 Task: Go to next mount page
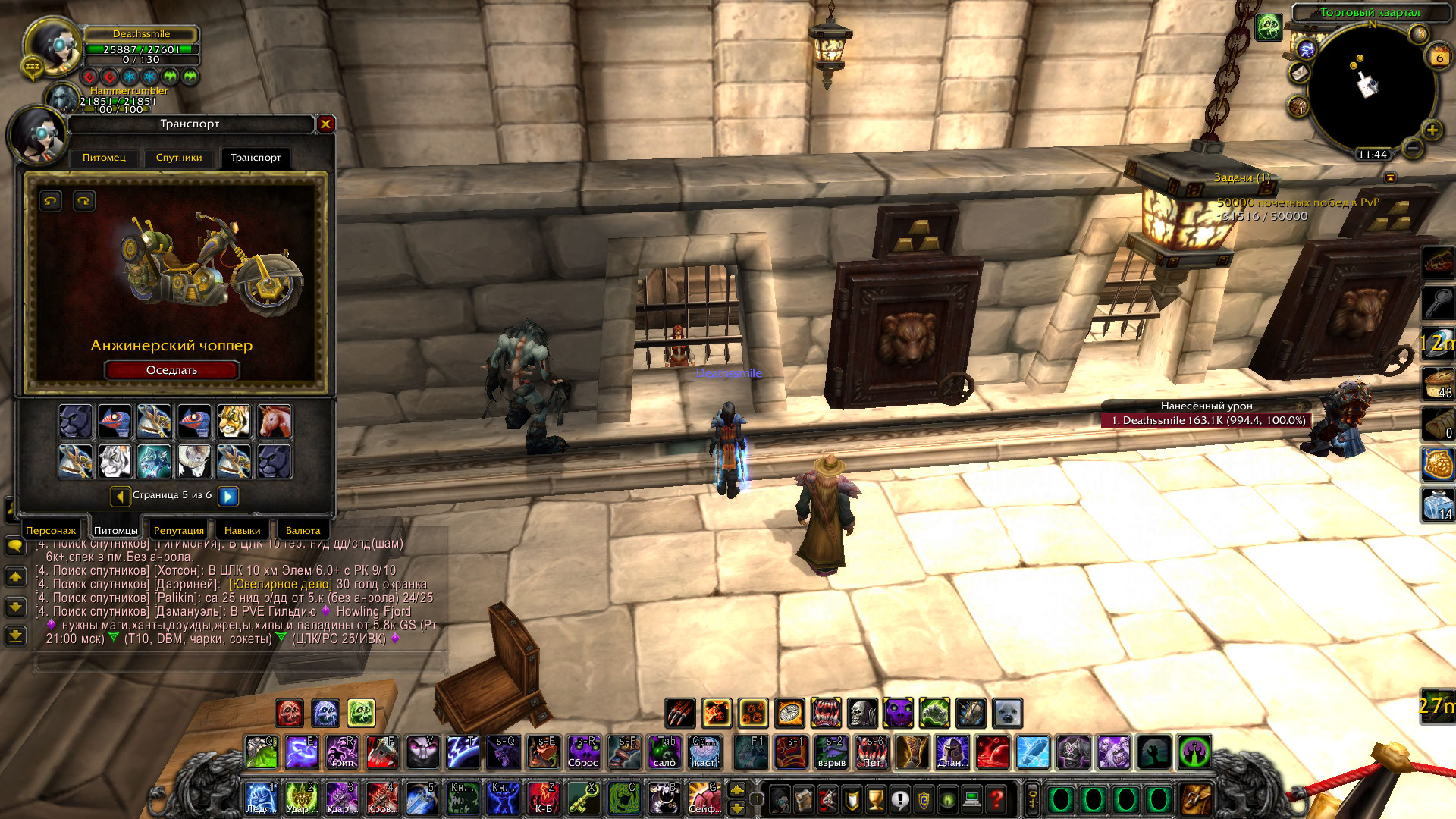(228, 496)
